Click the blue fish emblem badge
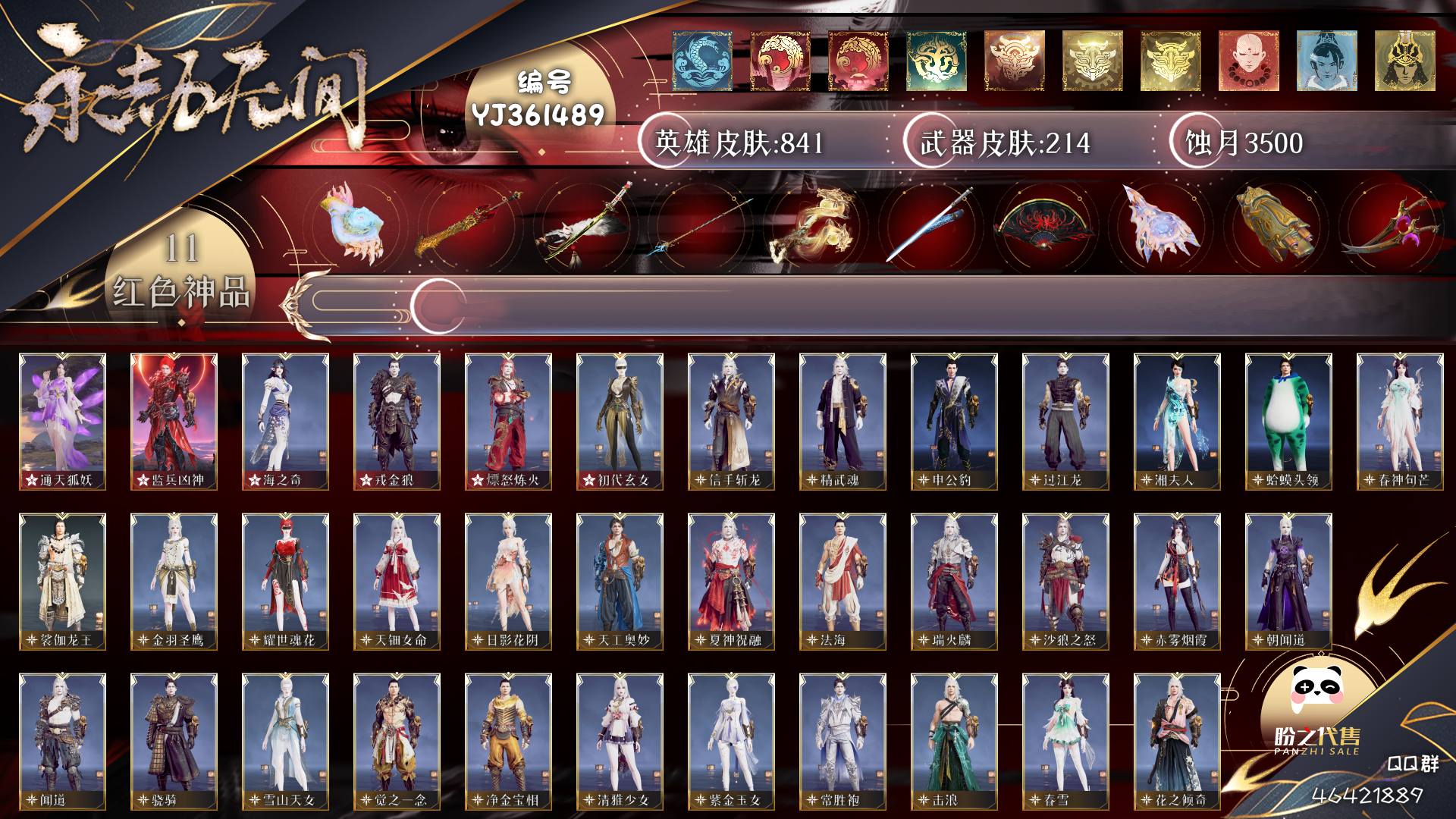1456x819 pixels. [701, 61]
